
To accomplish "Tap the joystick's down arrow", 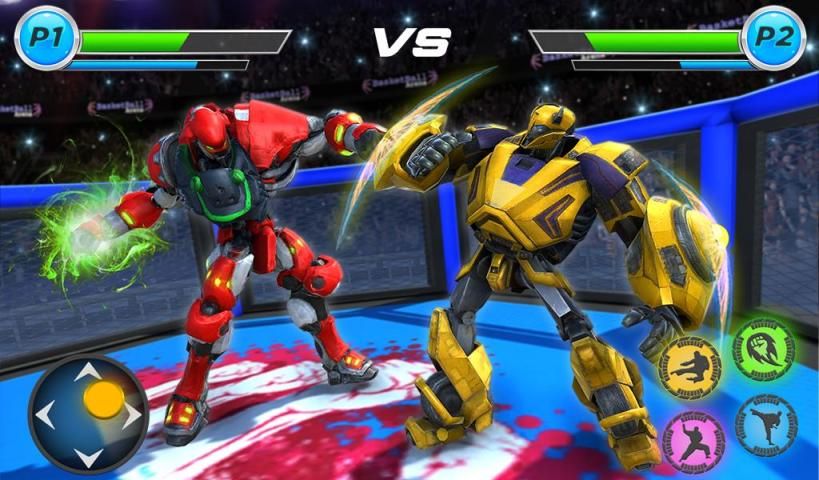I will pos(88,456).
